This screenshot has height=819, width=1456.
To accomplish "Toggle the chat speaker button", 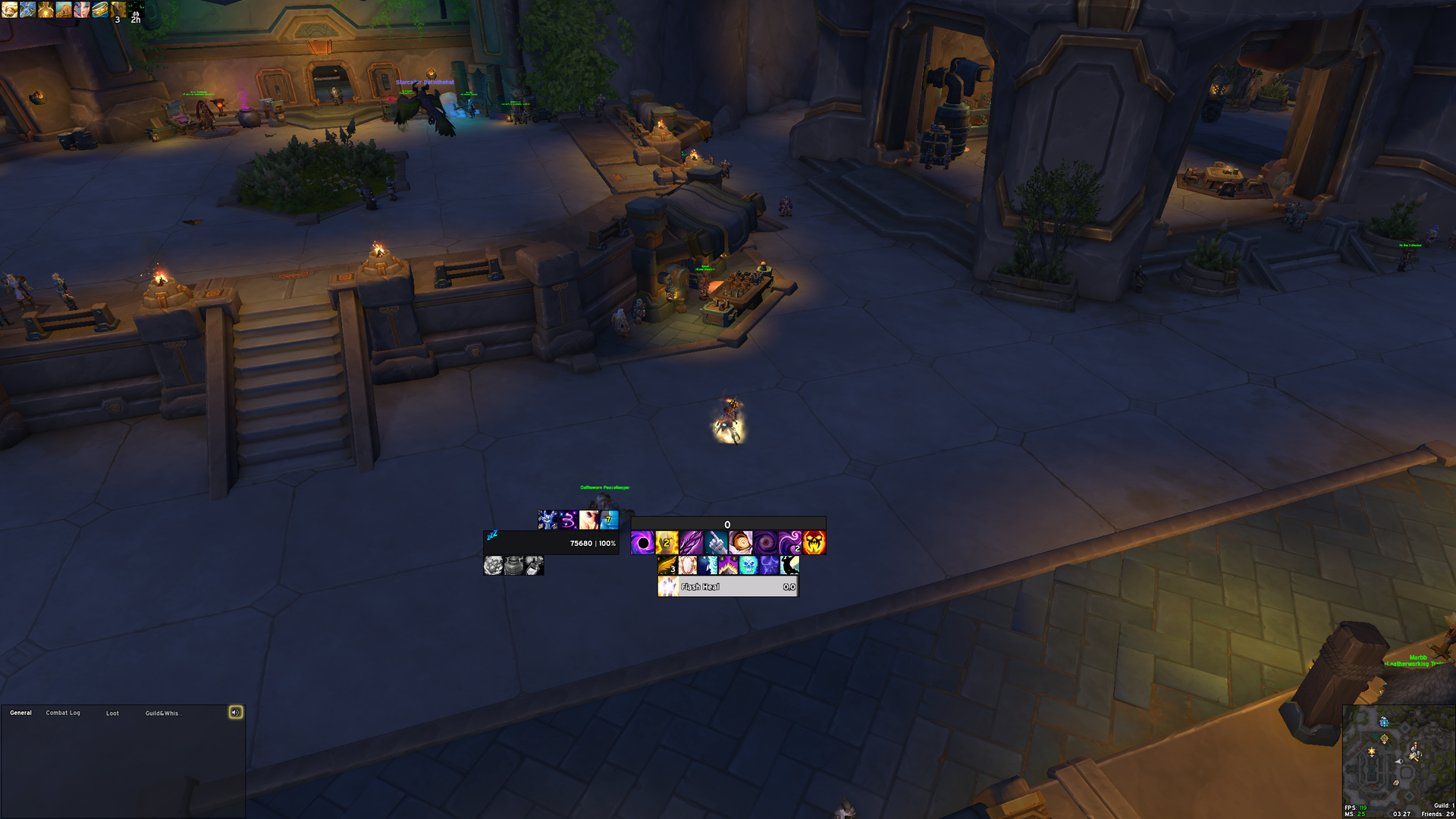I will click(x=236, y=712).
